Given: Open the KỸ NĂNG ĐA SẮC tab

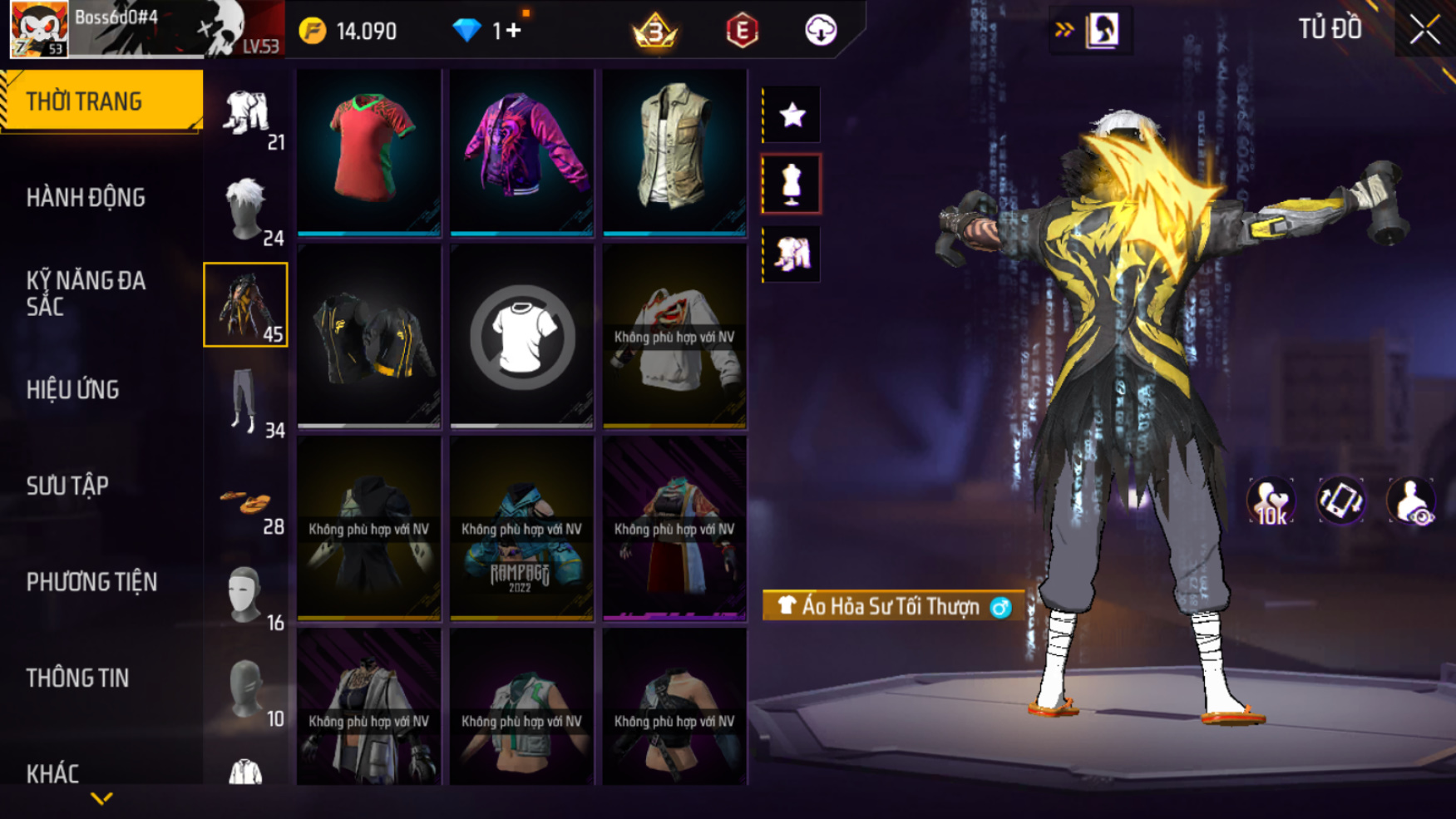Looking at the screenshot, I should (x=86, y=294).
